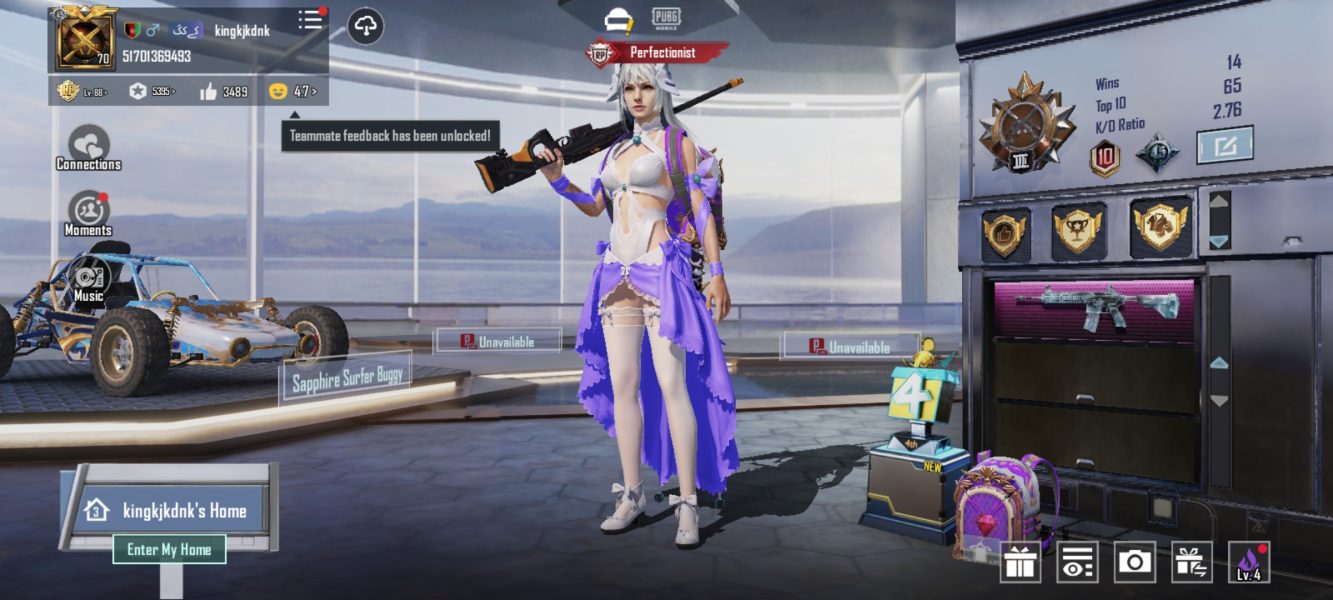Select the Sapphire Surfer Buggy label
This screenshot has width=1333, height=600.
pos(345,376)
